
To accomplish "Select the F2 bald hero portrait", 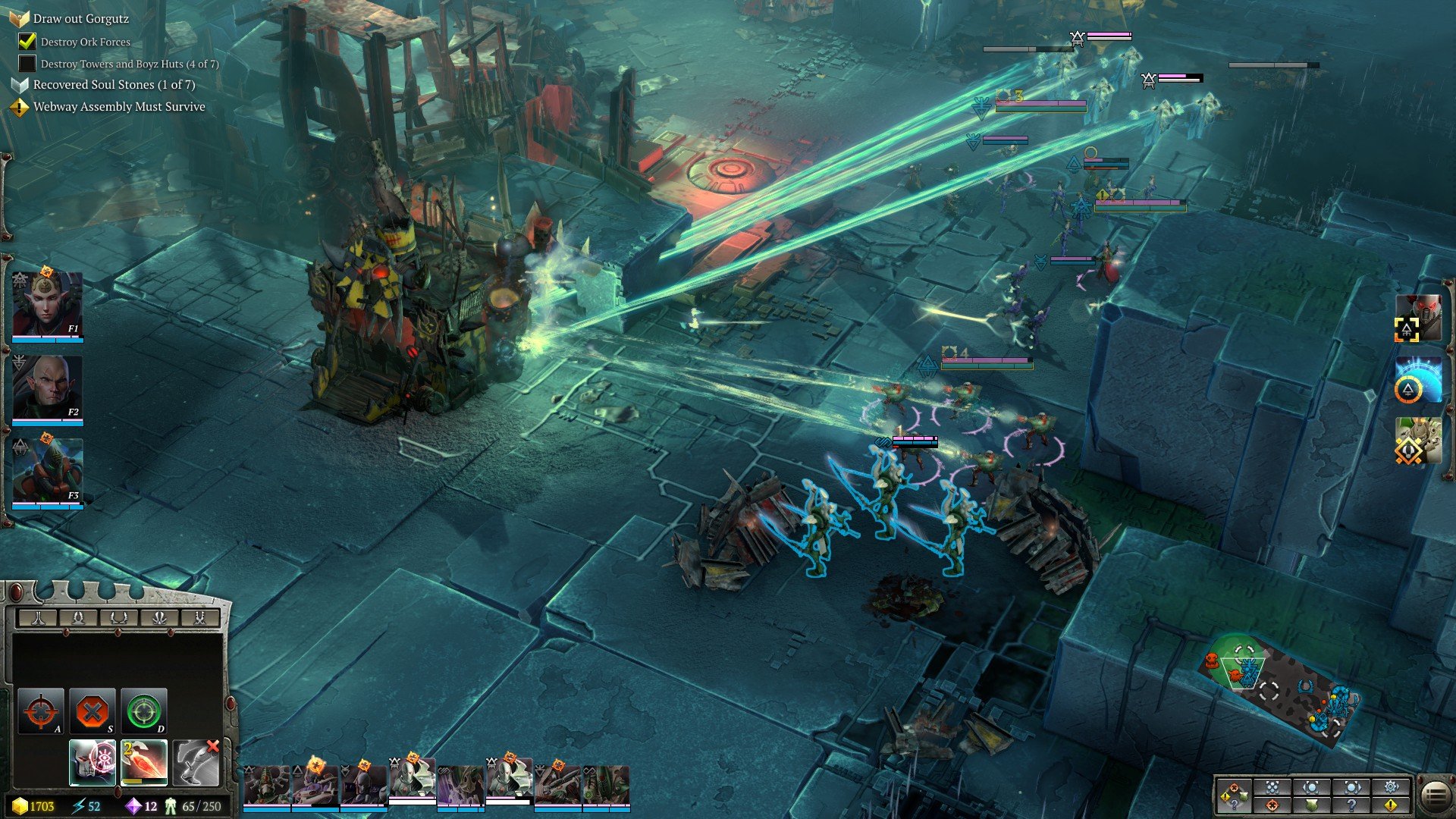I will pos(47,388).
